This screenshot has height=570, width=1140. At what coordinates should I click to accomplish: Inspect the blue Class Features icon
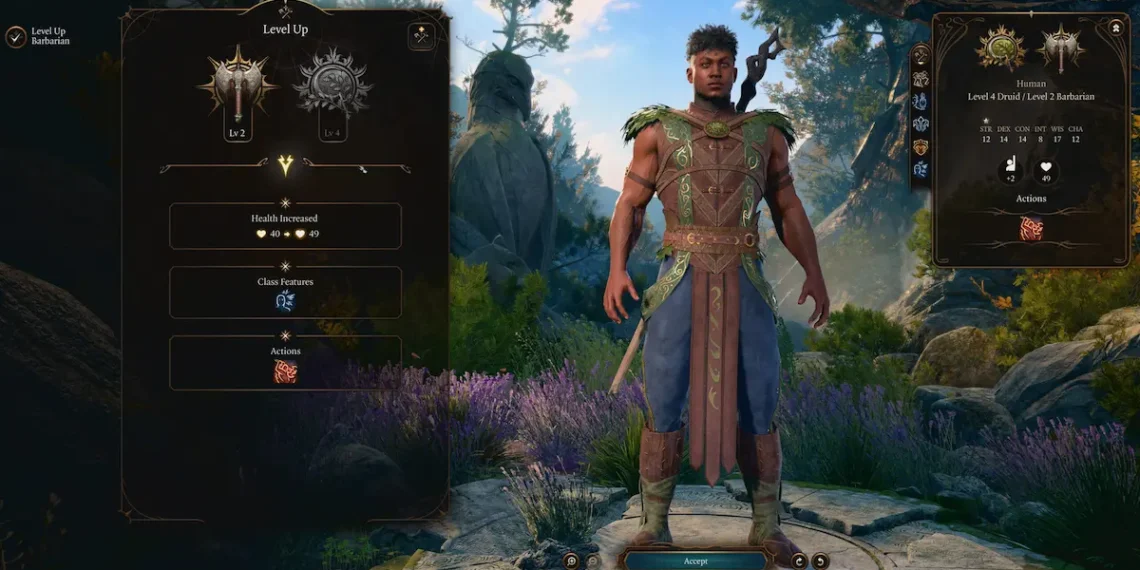point(285,301)
